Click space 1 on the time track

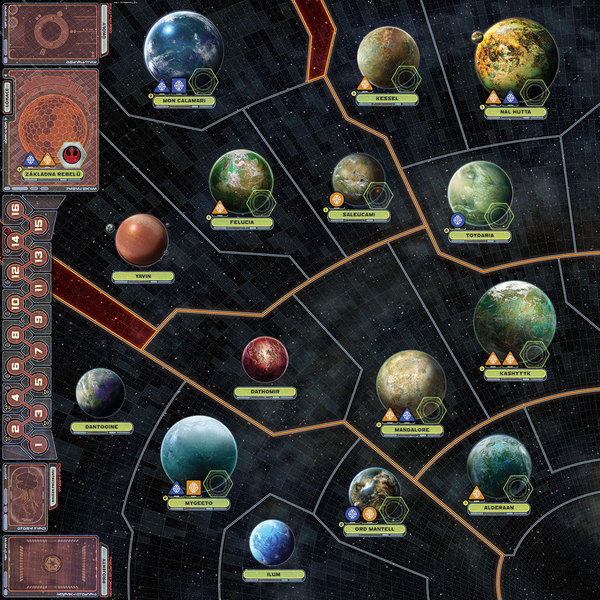coord(38,444)
